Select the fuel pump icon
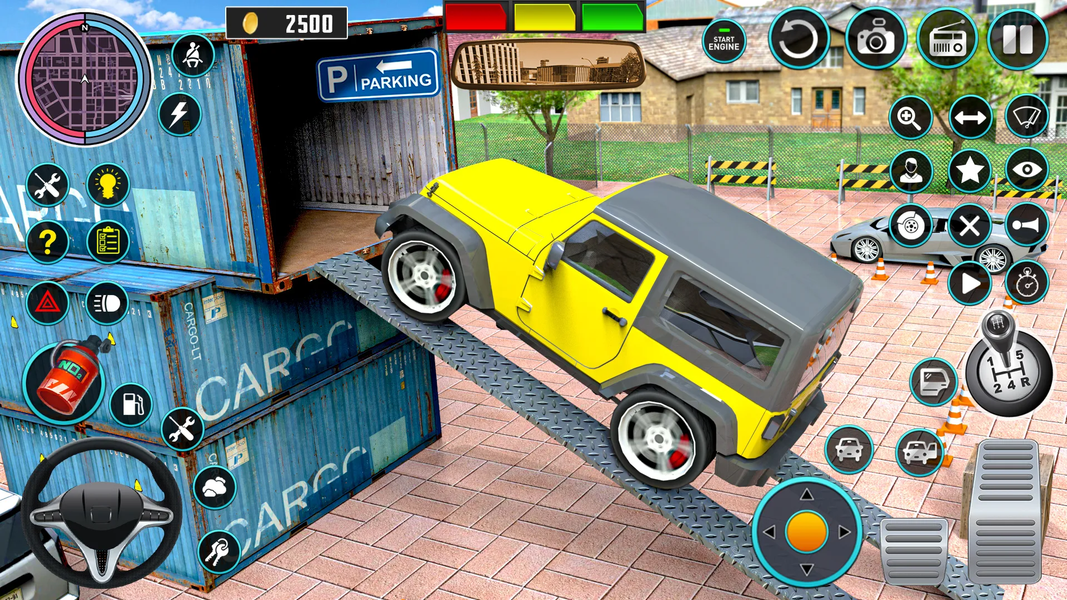The height and width of the screenshot is (600, 1067). pyautogui.click(x=131, y=404)
